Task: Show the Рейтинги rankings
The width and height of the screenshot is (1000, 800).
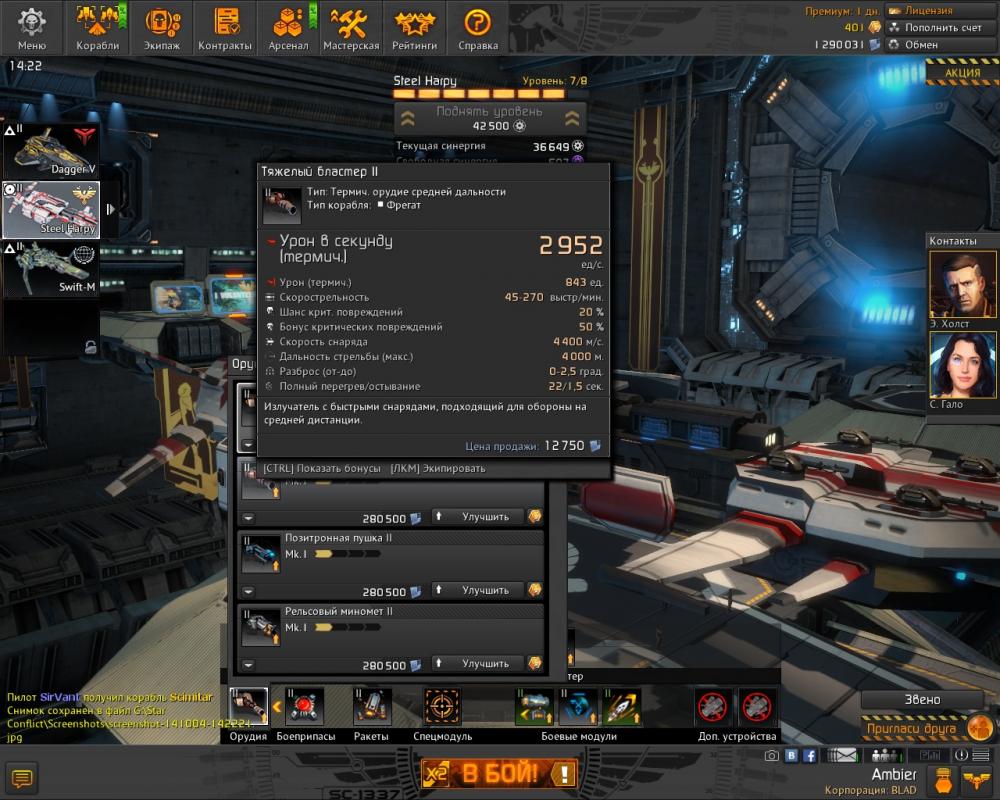Action: pos(414,27)
